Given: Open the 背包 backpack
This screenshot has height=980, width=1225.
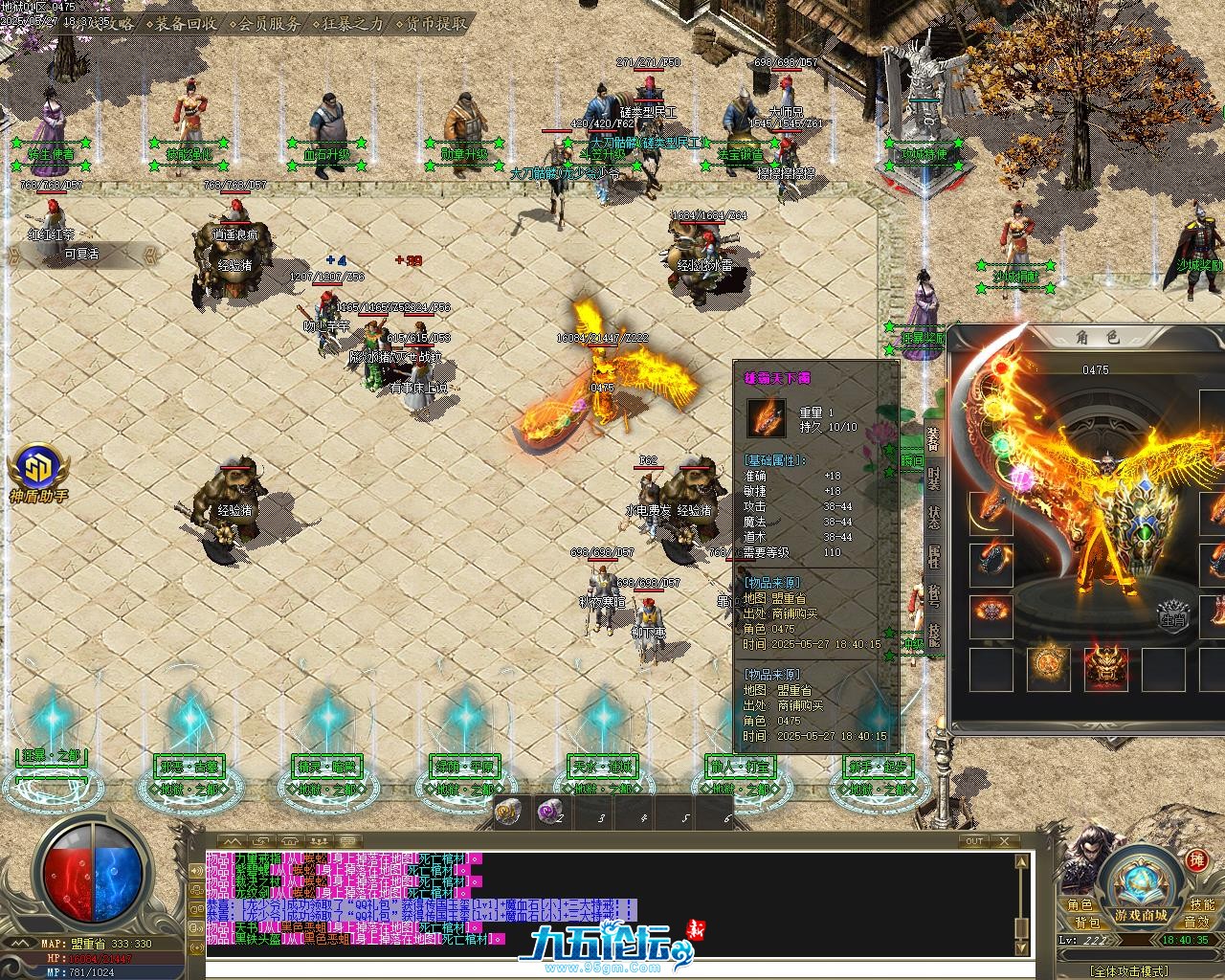Looking at the screenshot, I should click(x=1085, y=923).
